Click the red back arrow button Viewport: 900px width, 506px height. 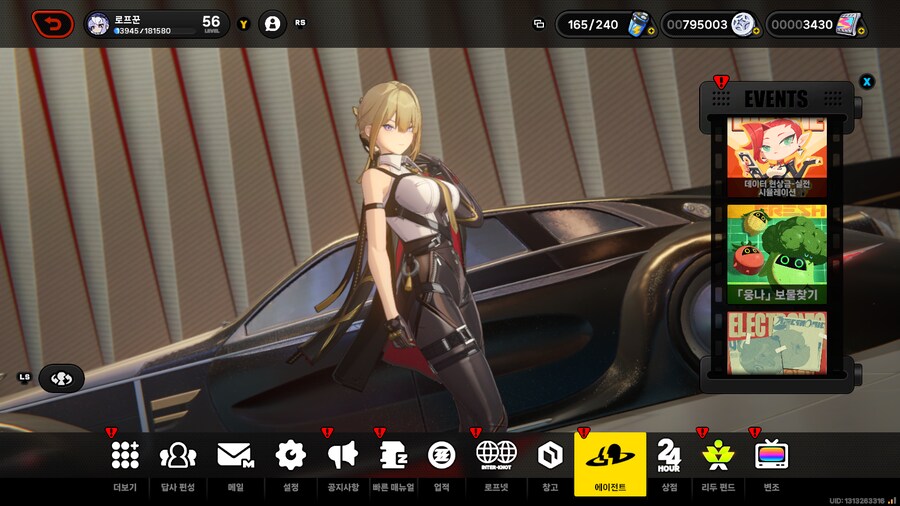pos(52,23)
